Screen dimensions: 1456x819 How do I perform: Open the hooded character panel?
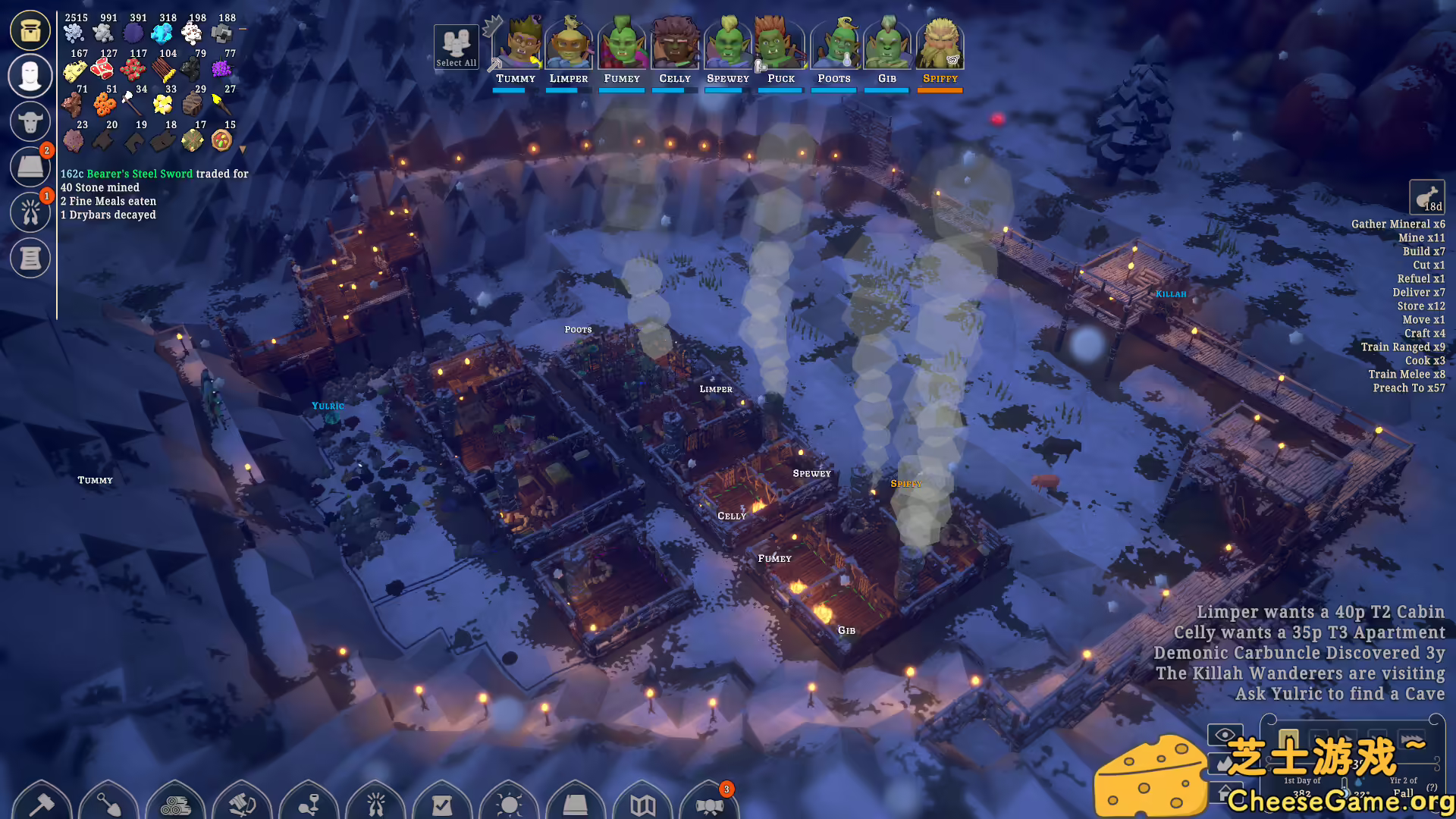pos(30,76)
